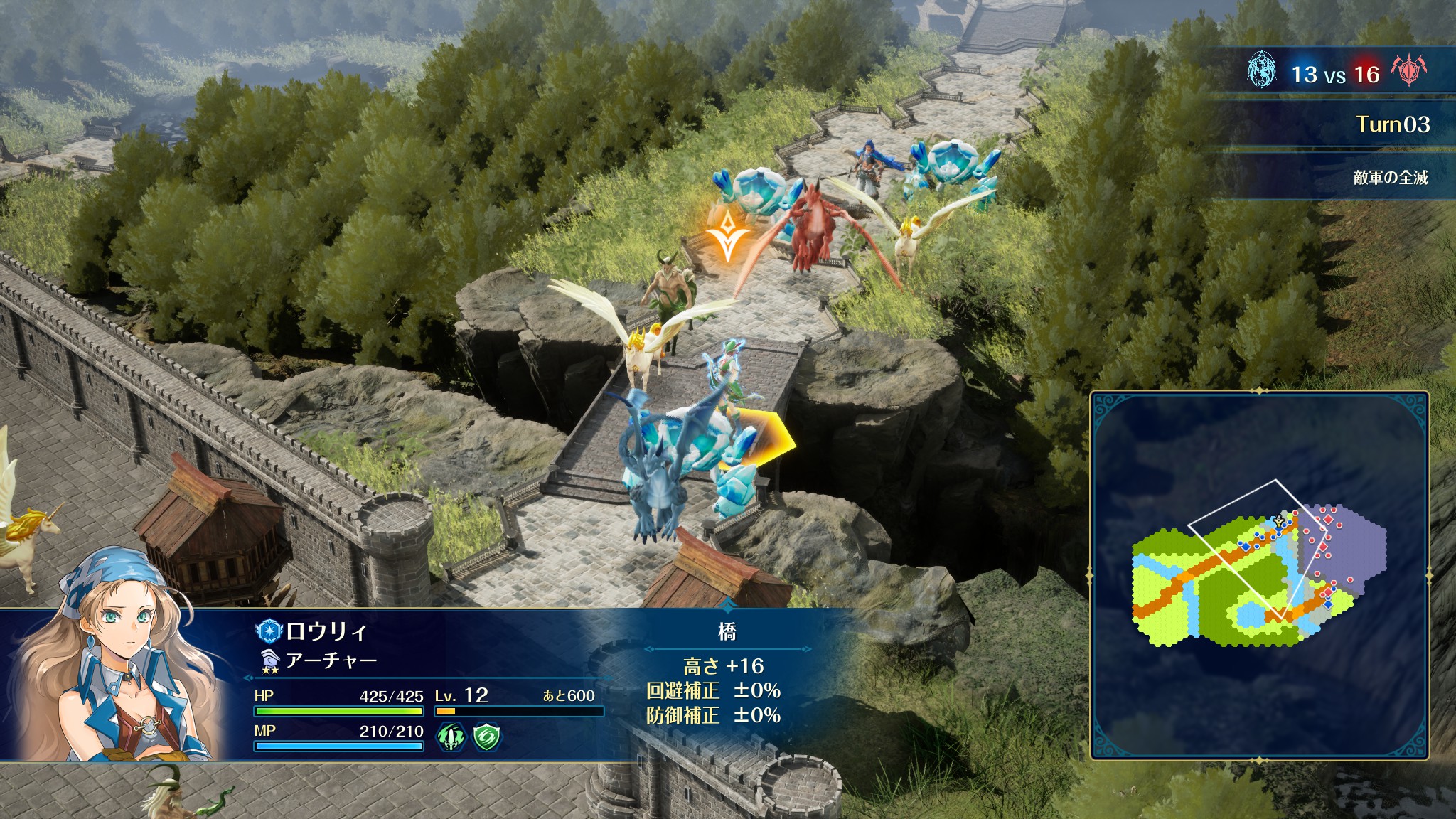Click the red enemy army crest
Viewport: 1456px width, 819px height.
[x=1408, y=71]
